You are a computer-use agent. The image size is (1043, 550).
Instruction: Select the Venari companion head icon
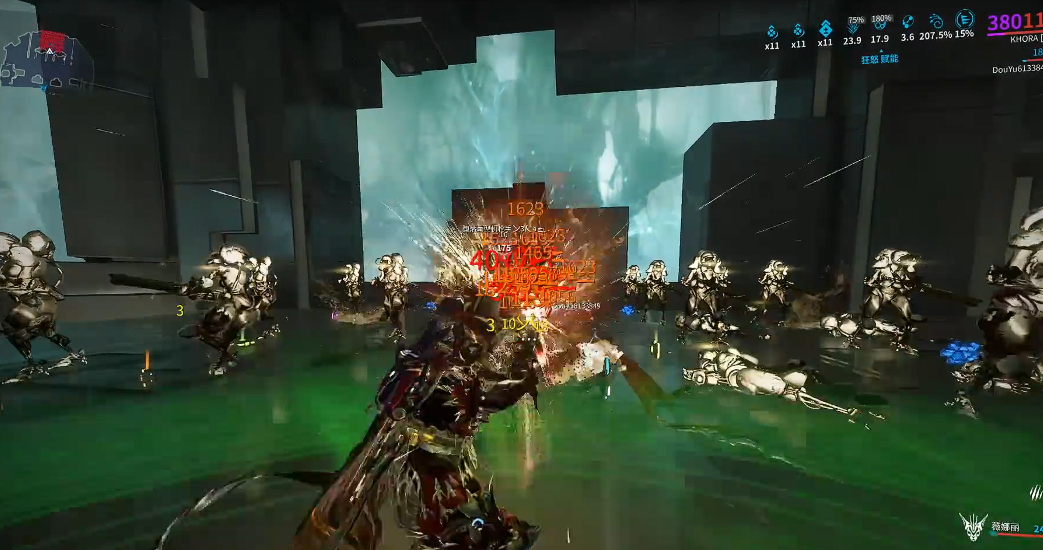[973, 527]
